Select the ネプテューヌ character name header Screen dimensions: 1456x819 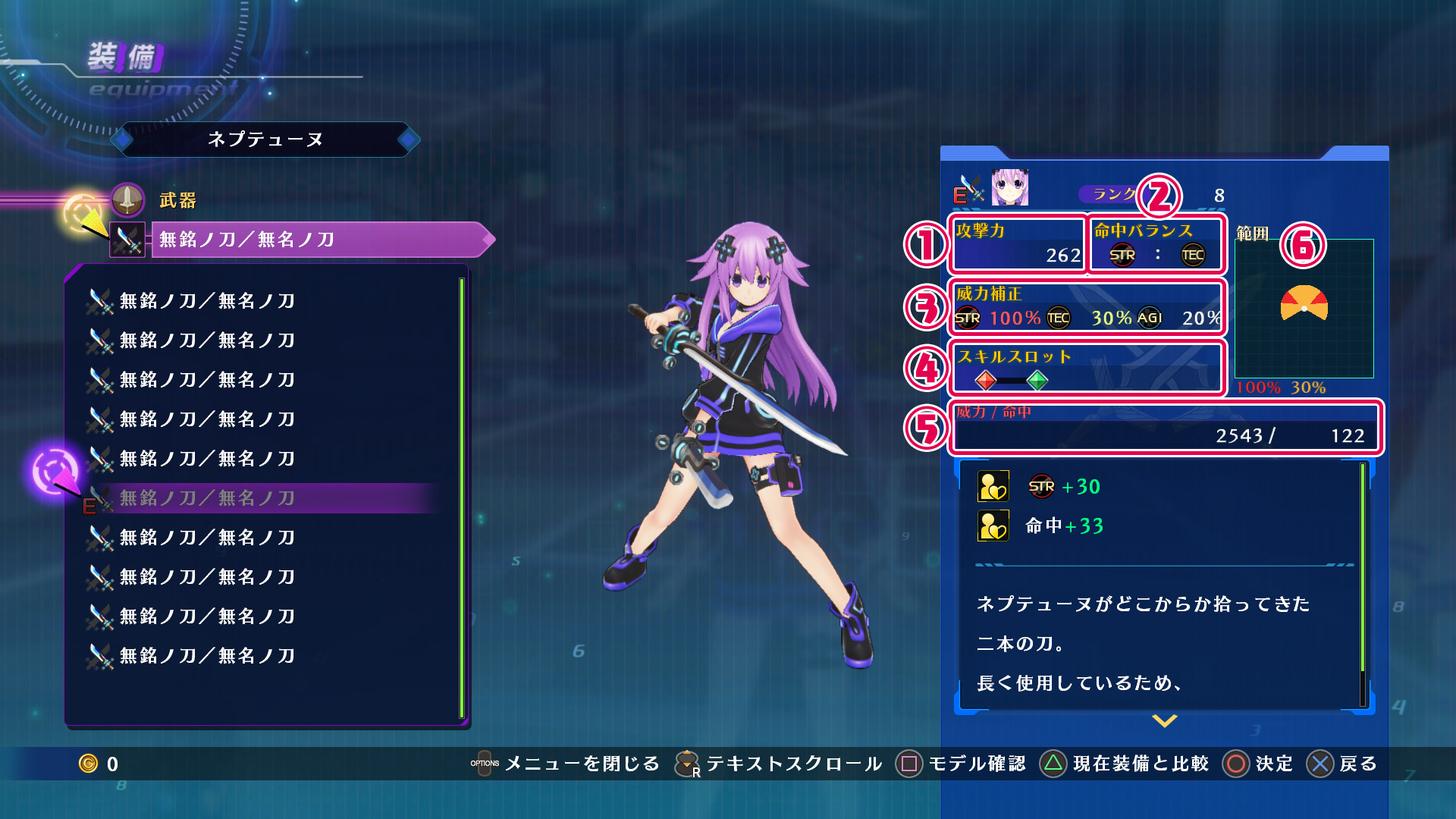[265, 140]
